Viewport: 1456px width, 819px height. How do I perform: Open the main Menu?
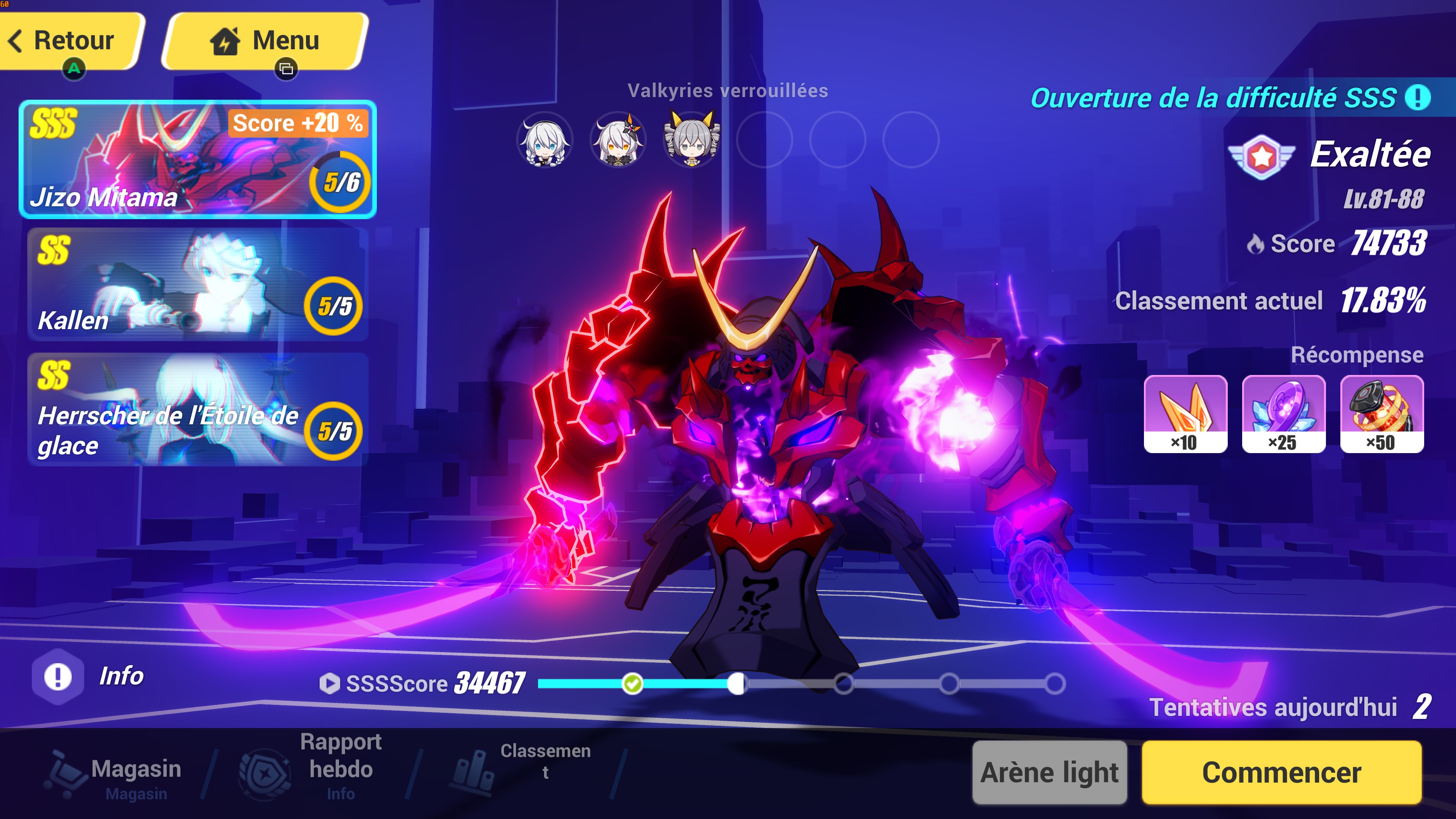tap(266, 41)
